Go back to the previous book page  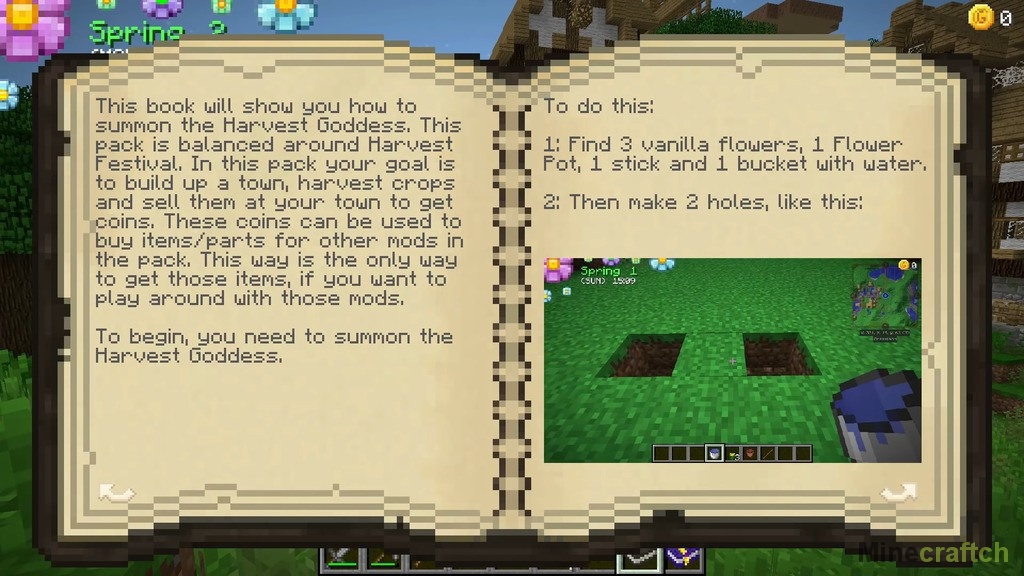117,492
